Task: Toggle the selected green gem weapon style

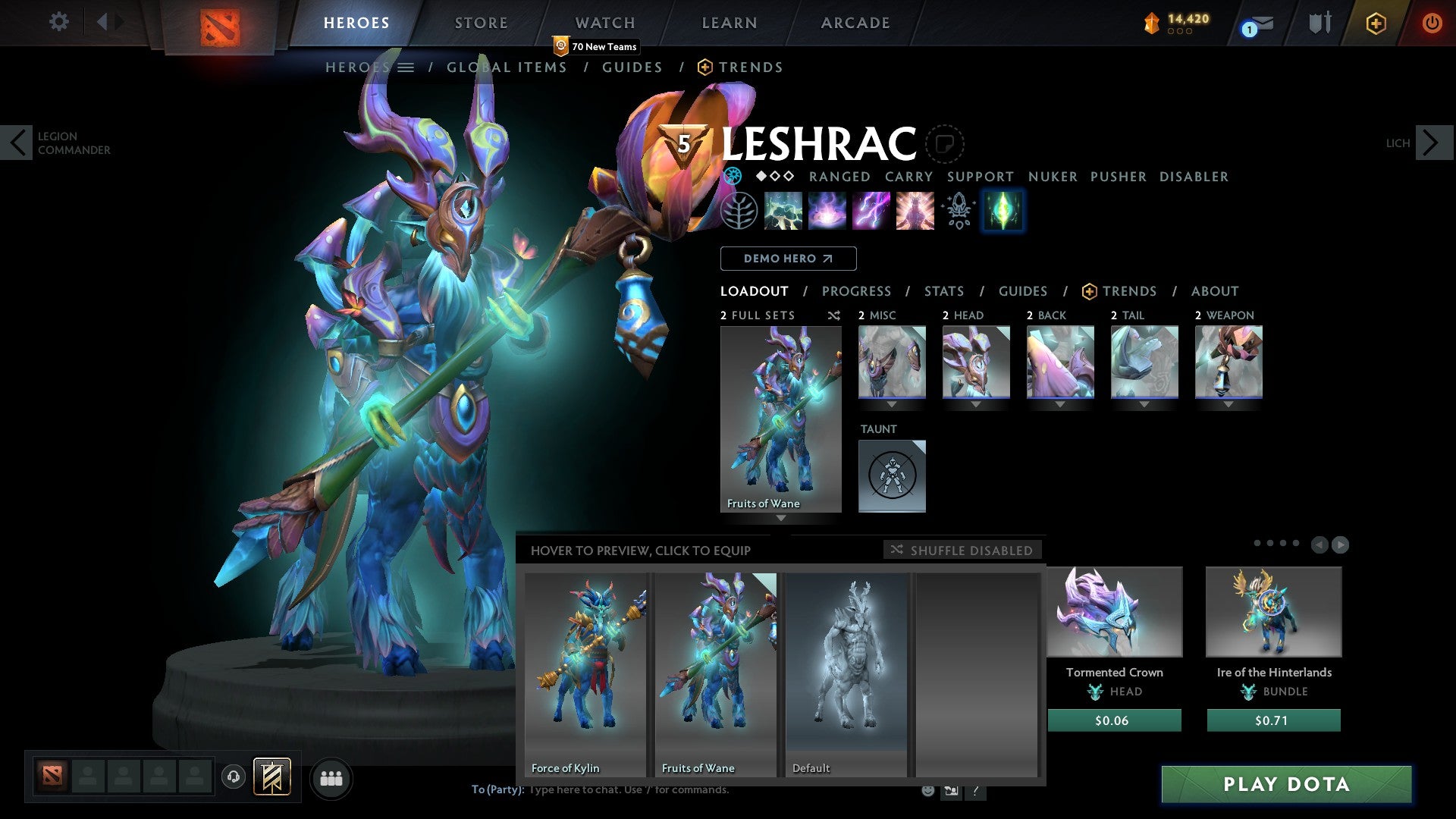Action: coord(1003,211)
